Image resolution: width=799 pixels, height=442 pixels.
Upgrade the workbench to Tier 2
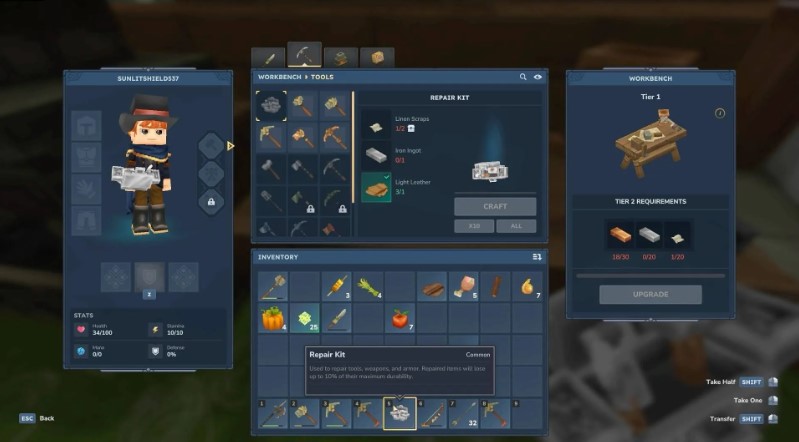[650, 294]
